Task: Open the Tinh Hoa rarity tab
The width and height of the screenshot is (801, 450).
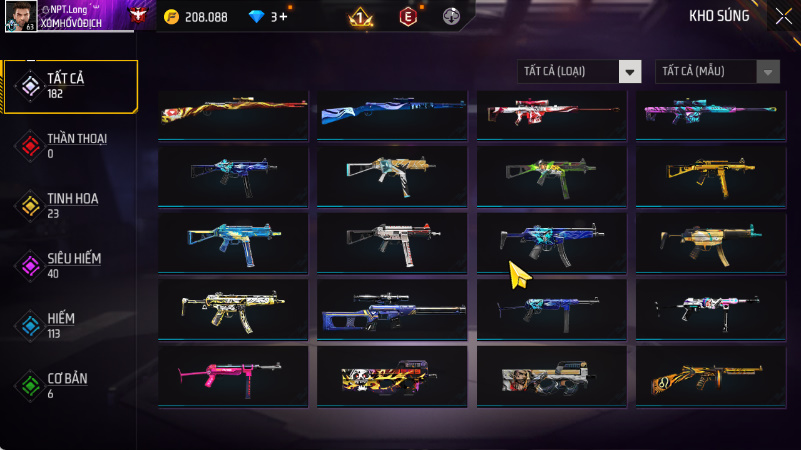Action: (x=70, y=205)
